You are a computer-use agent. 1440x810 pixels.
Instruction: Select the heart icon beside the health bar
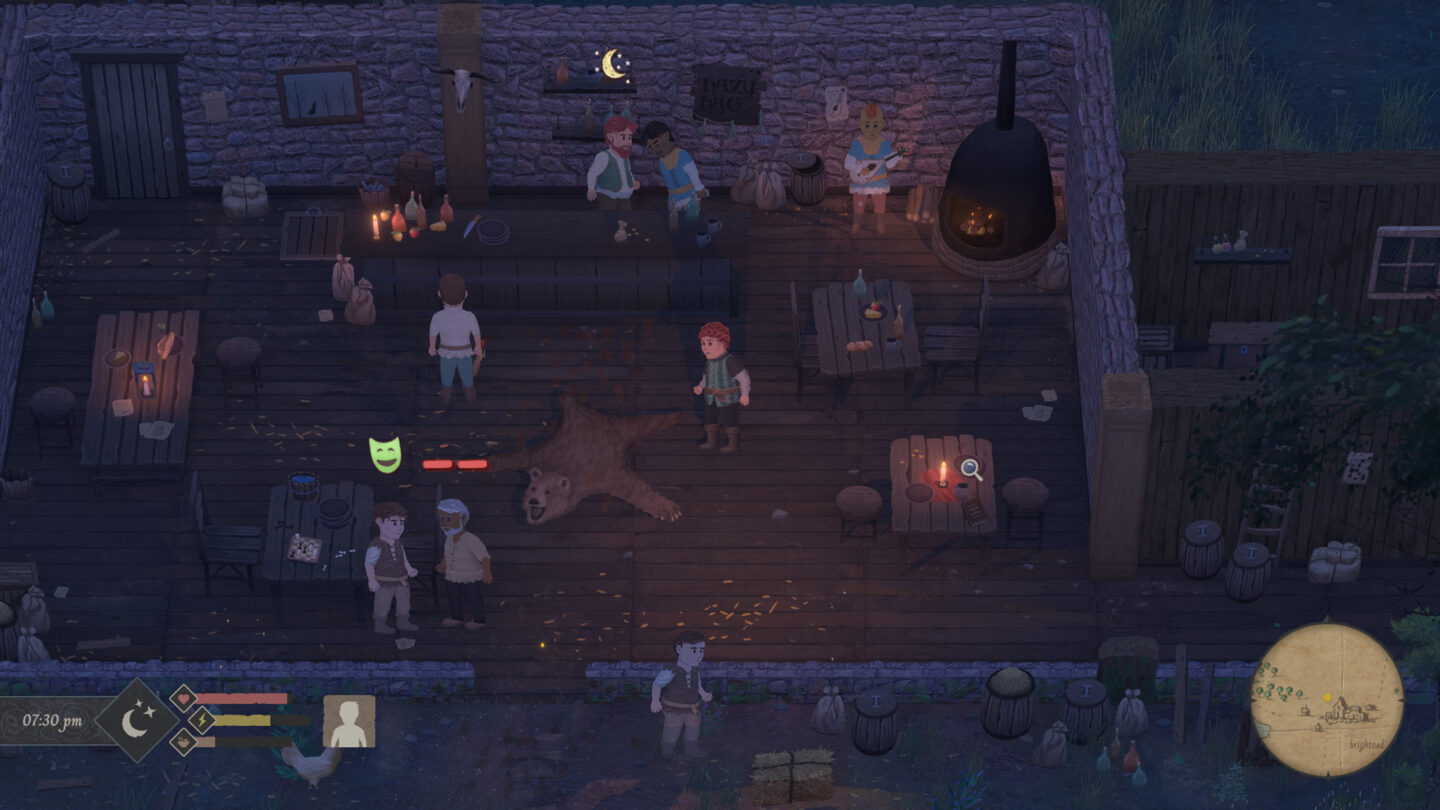pos(185,699)
